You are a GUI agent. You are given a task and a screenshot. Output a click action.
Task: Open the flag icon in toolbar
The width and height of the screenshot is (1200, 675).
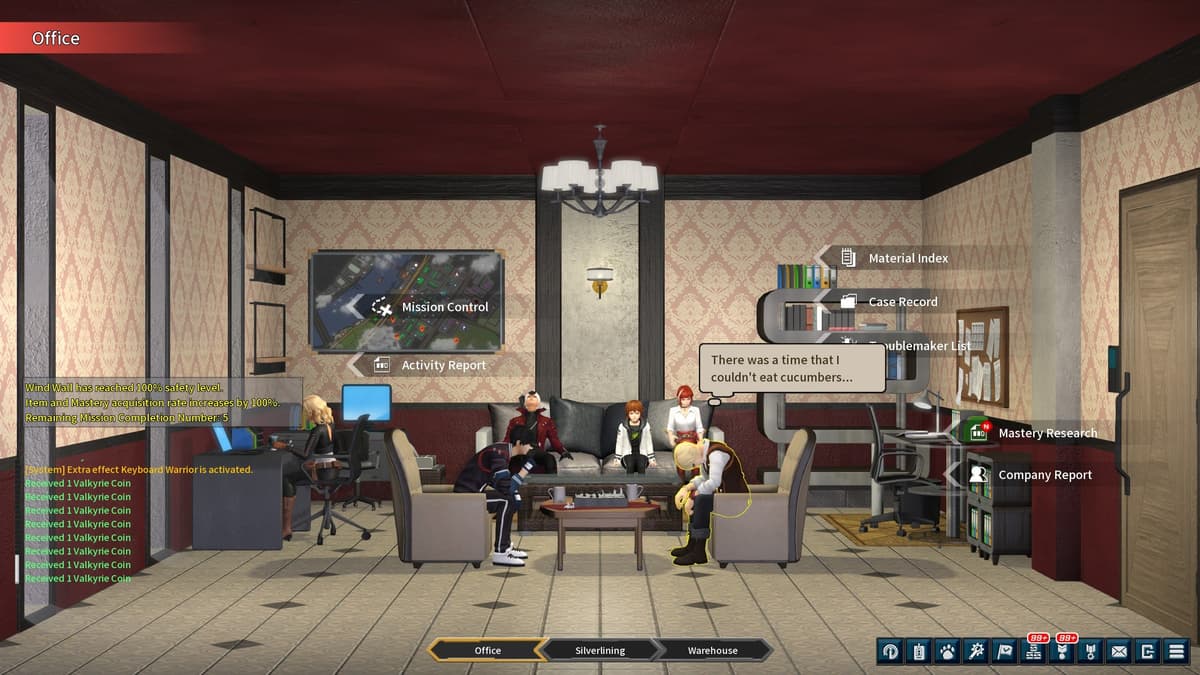pyautogui.click(x=1004, y=651)
